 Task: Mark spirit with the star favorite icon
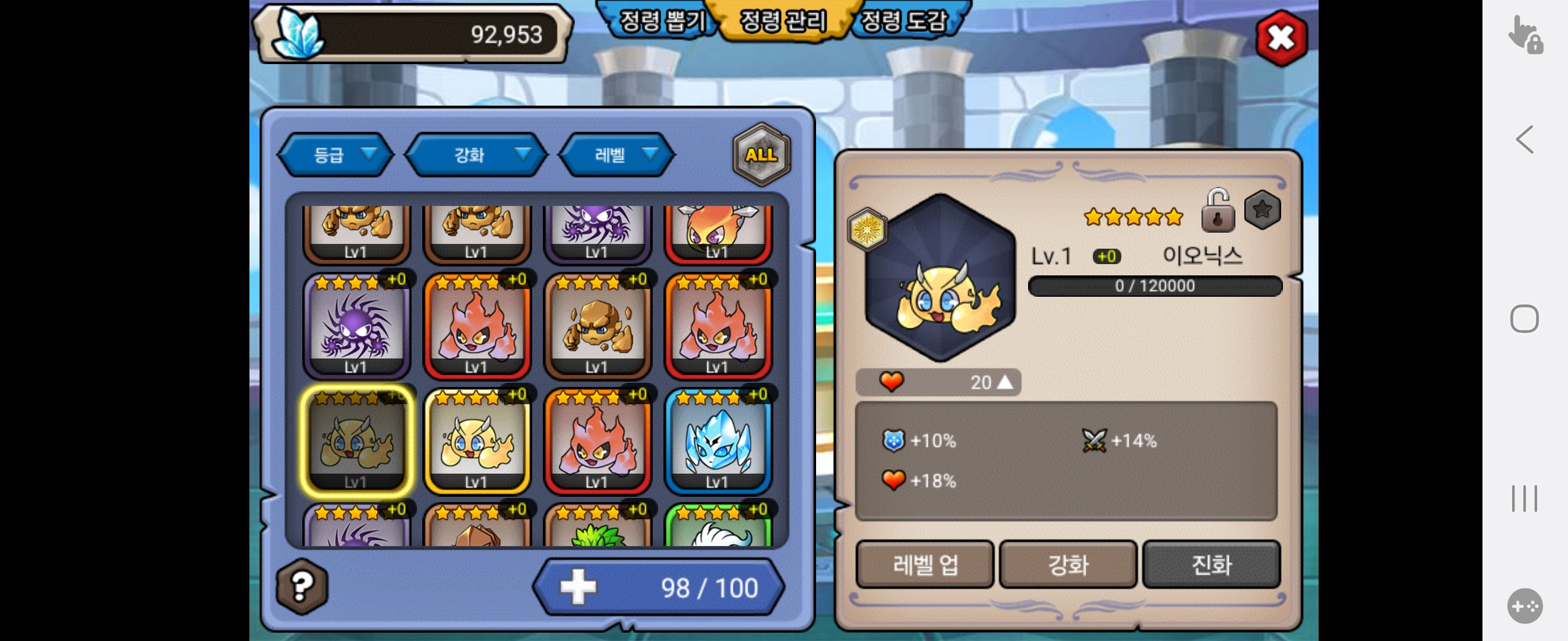click(x=1263, y=210)
